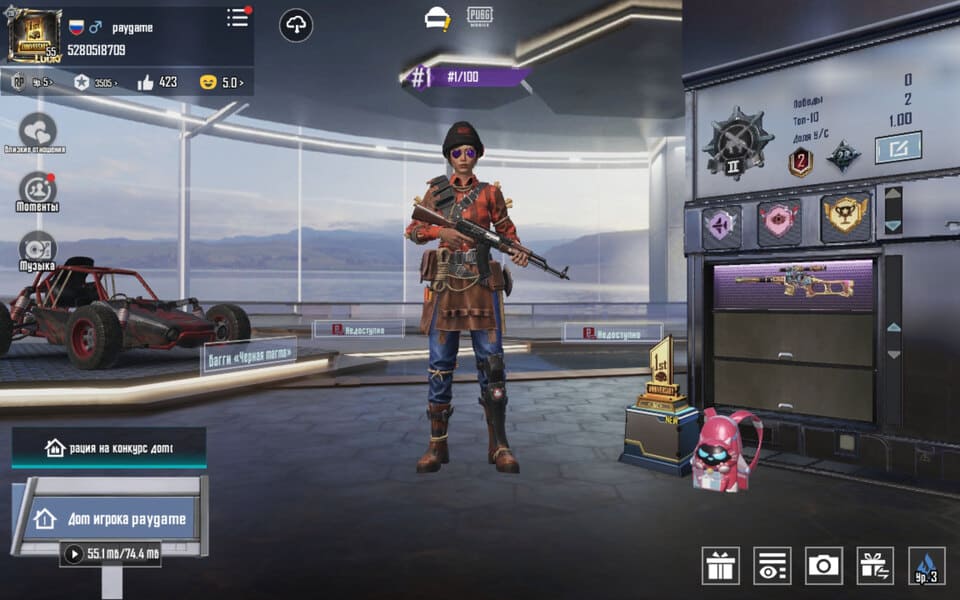Open the eye list visibility settings
Screen dimensions: 960x600
tap(771, 566)
